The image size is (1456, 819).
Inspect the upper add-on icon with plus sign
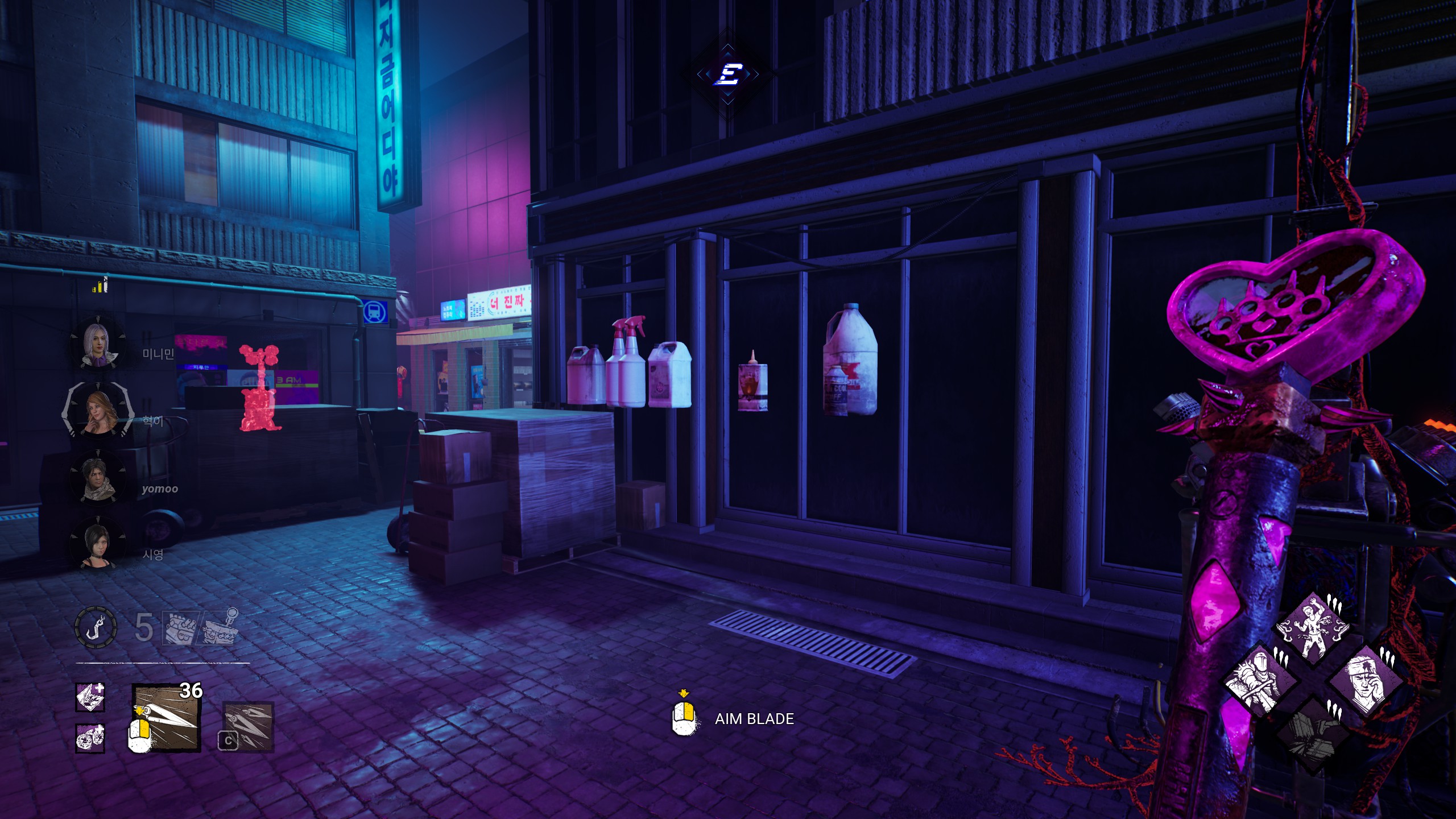tap(90, 697)
